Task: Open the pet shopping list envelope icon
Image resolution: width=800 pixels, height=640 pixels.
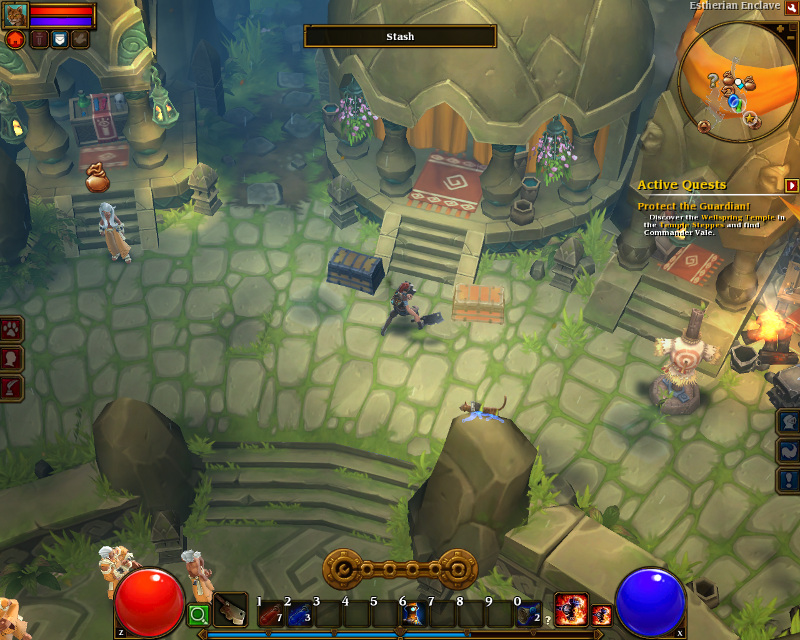Action: [59, 39]
